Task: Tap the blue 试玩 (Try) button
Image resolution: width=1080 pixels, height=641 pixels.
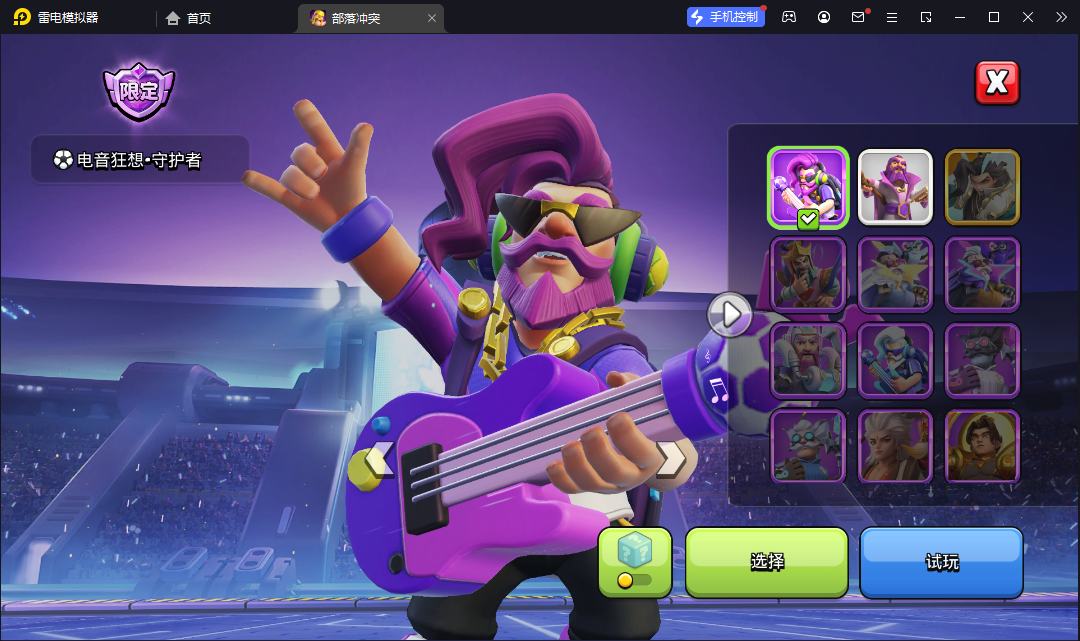Action: click(942, 562)
